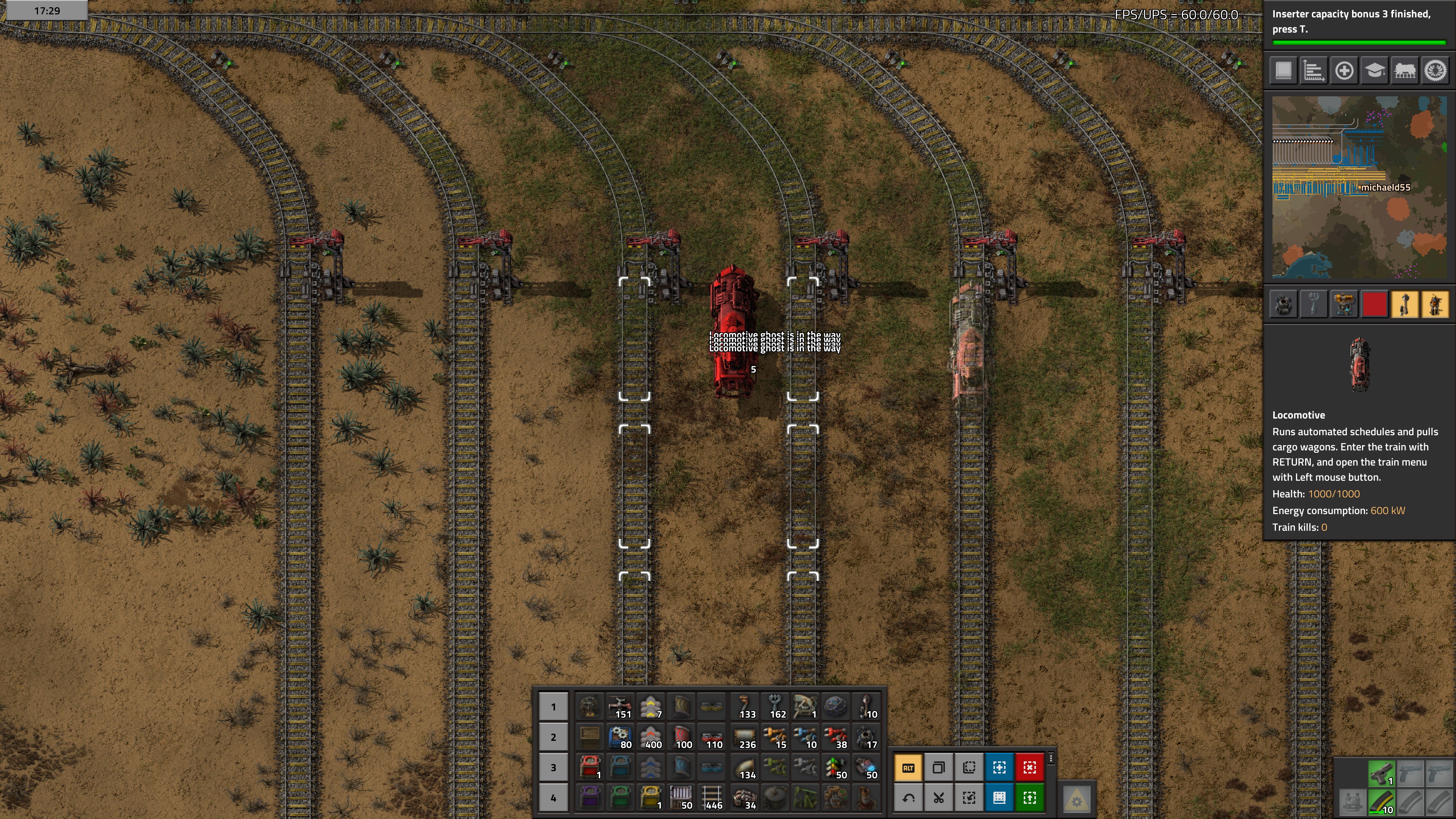Toggle ALT mode overlay
Image resolution: width=1456 pixels, height=819 pixels.
pos(909,767)
